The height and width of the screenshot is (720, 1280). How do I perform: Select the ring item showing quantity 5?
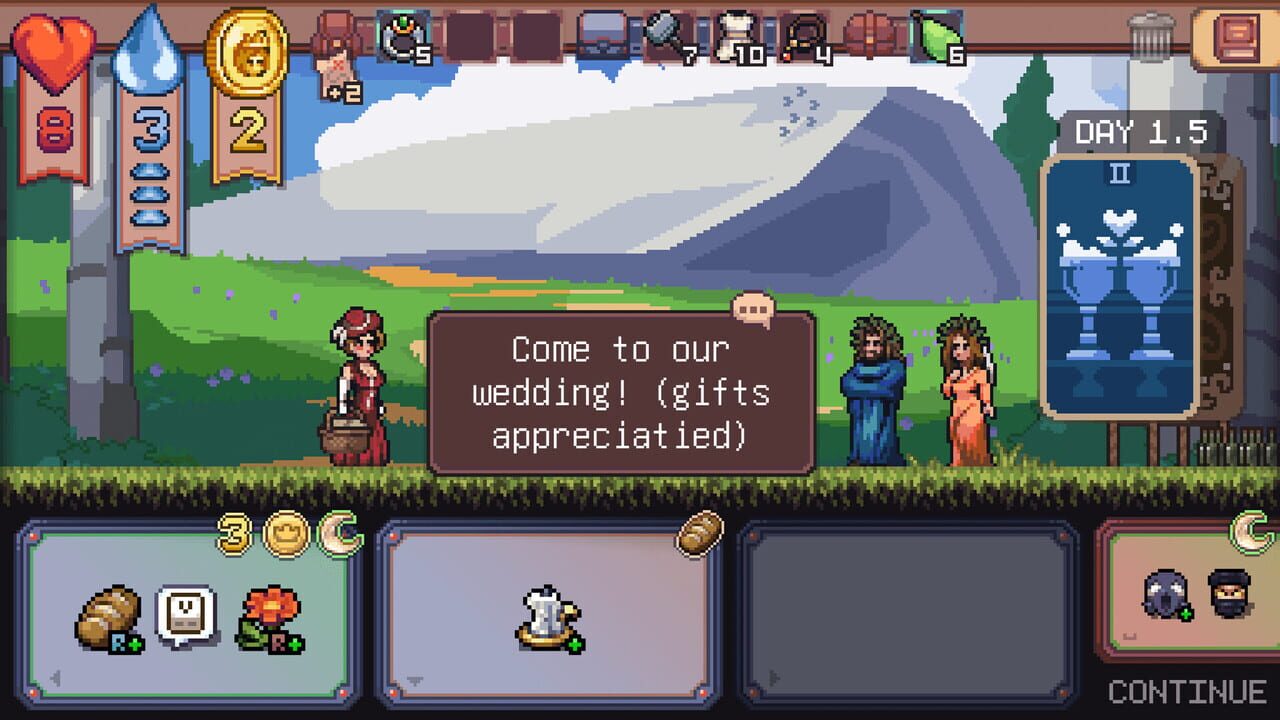tap(400, 35)
